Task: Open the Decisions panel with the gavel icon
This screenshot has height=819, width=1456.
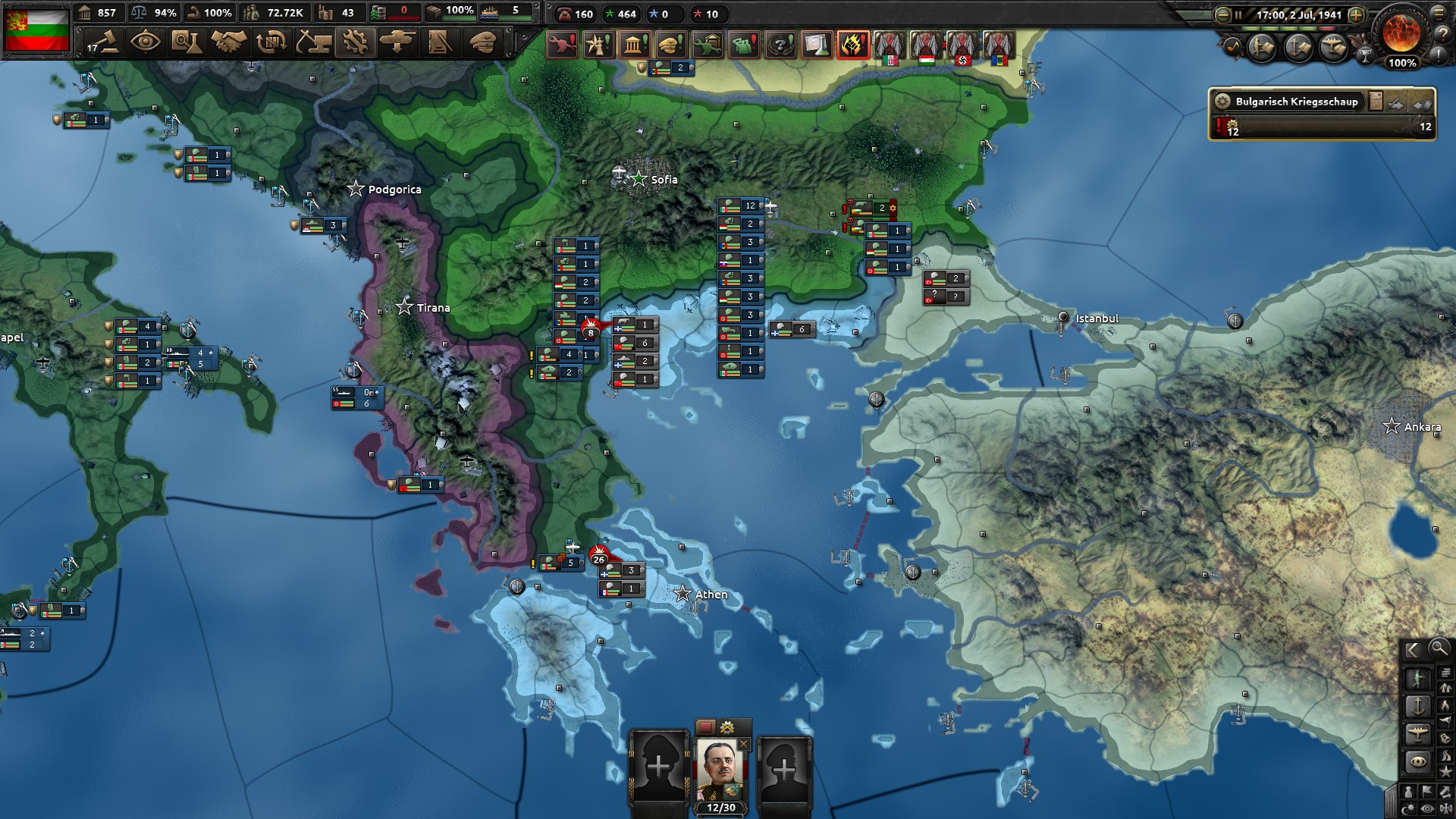Action: point(107,43)
